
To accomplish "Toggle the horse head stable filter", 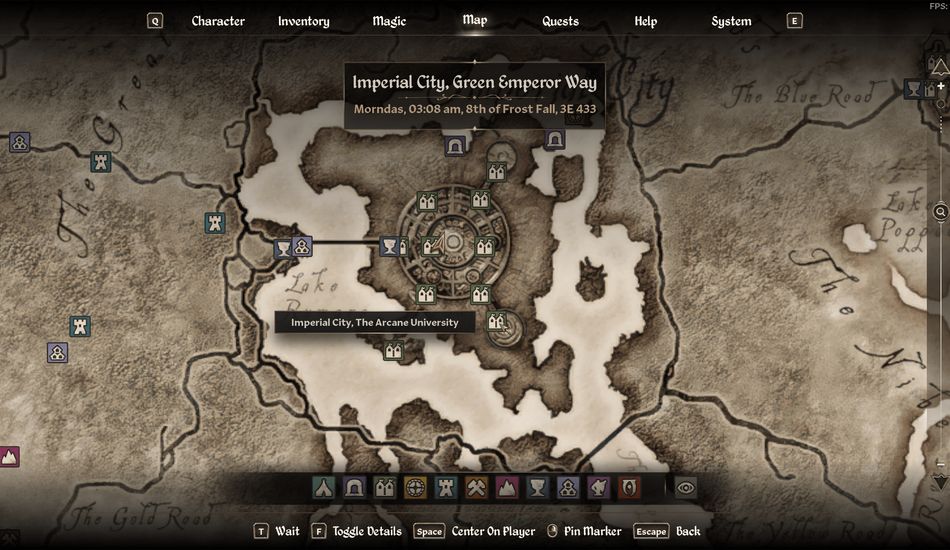I will (x=599, y=488).
